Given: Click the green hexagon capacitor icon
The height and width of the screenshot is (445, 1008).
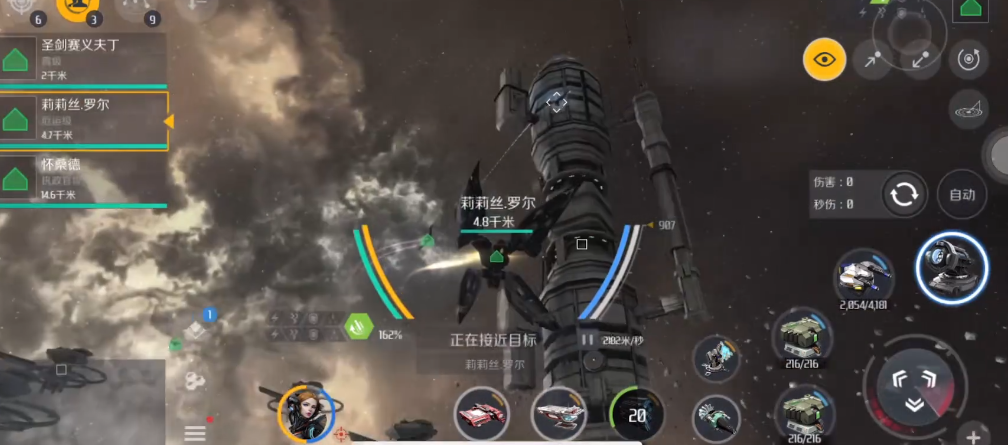Looking at the screenshot, I should pos(358,326).
